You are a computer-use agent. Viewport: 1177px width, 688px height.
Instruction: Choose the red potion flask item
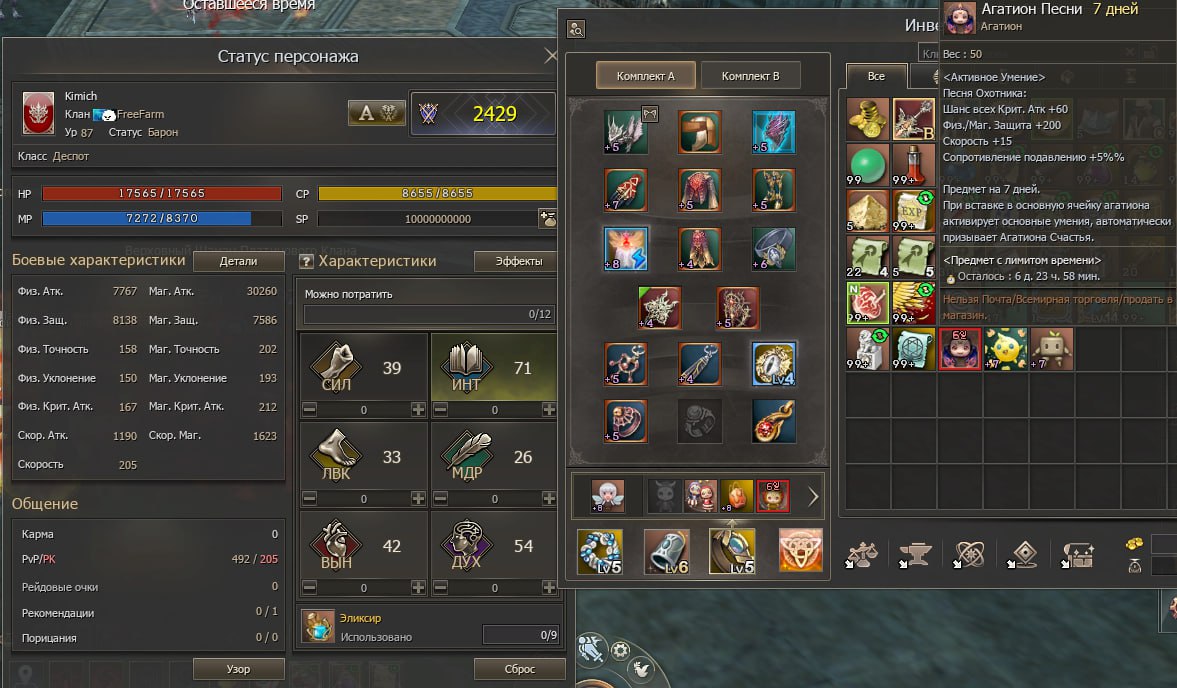pyautogui.click(x=913, y=164)
